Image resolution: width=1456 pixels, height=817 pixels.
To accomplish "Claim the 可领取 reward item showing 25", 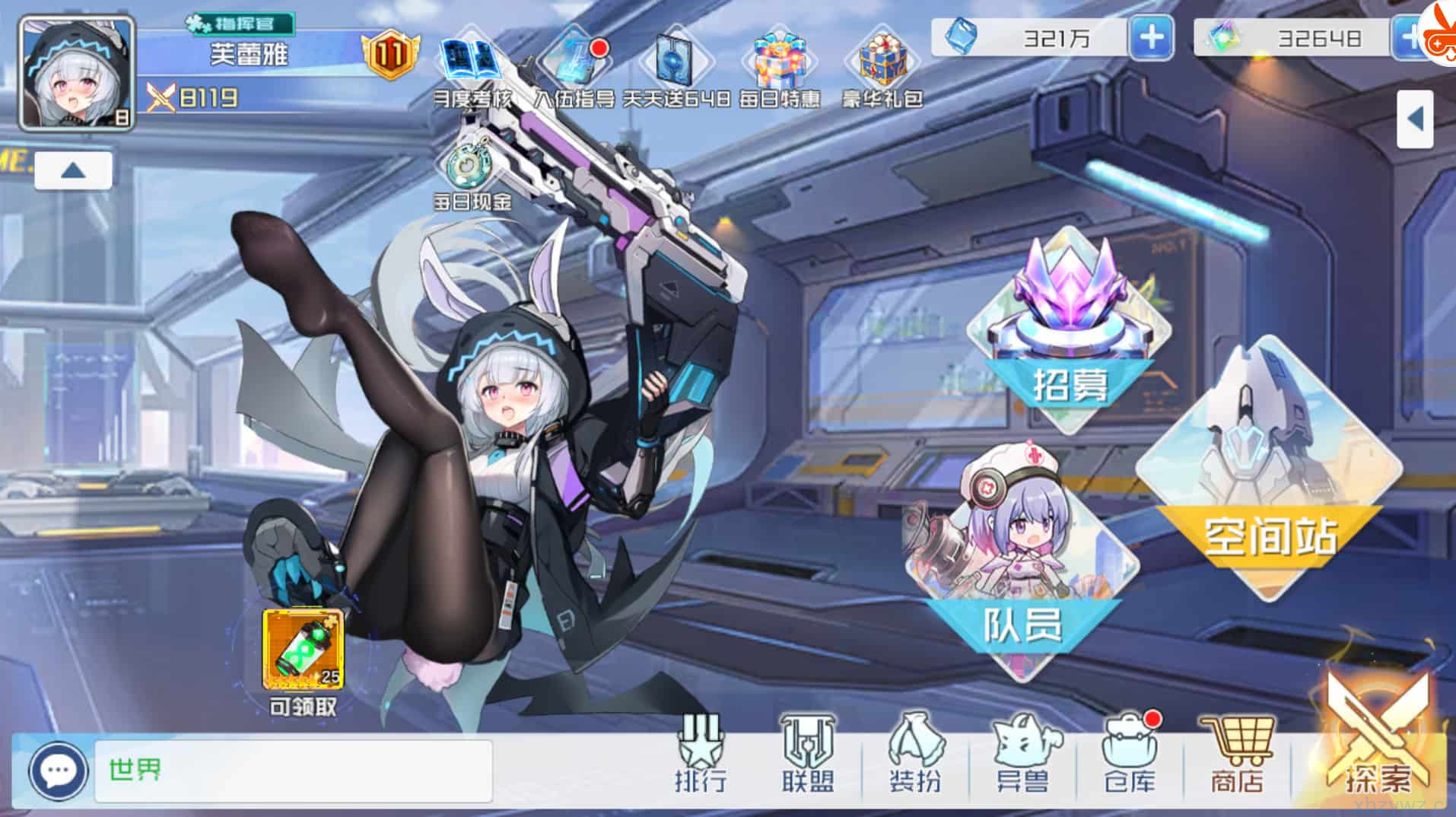I will tap(301, 650).
